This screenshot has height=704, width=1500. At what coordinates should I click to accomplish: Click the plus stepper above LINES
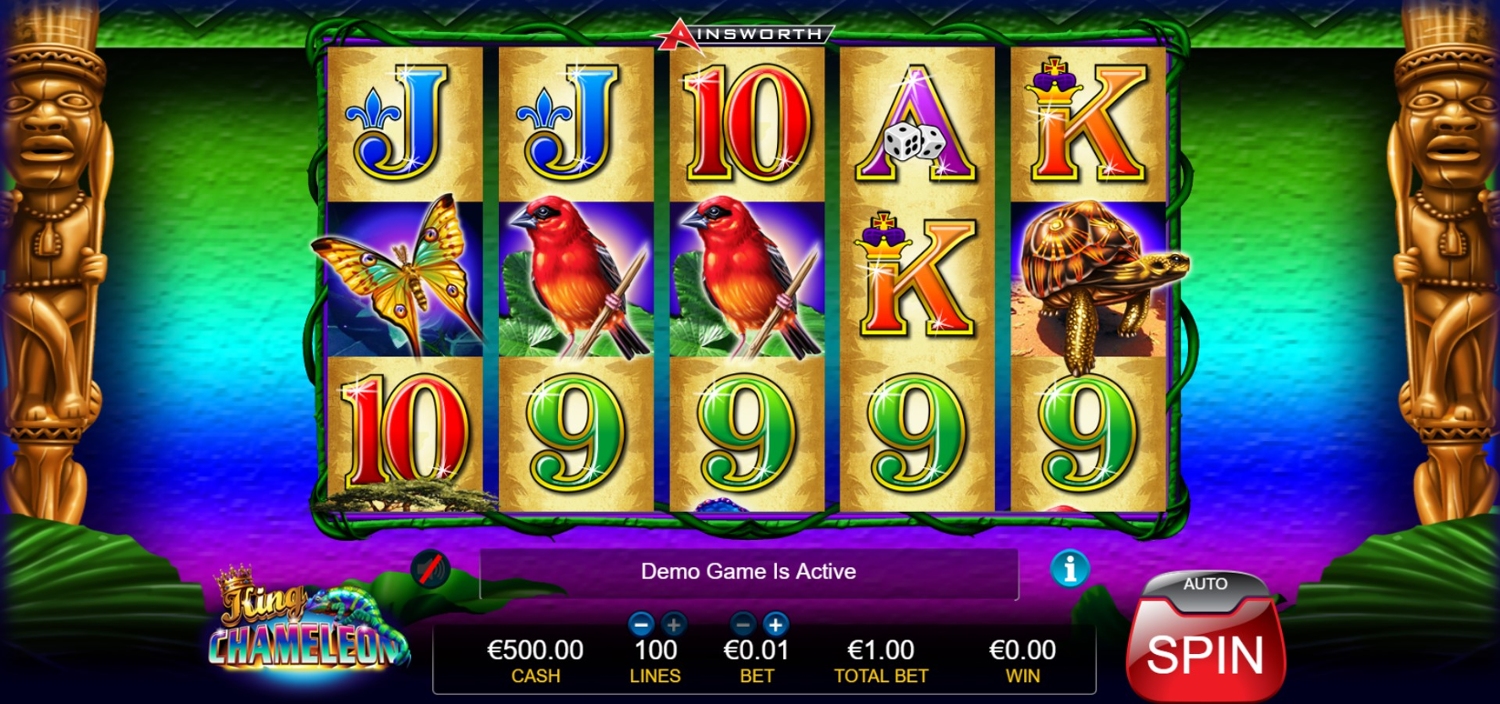point(673,624)
